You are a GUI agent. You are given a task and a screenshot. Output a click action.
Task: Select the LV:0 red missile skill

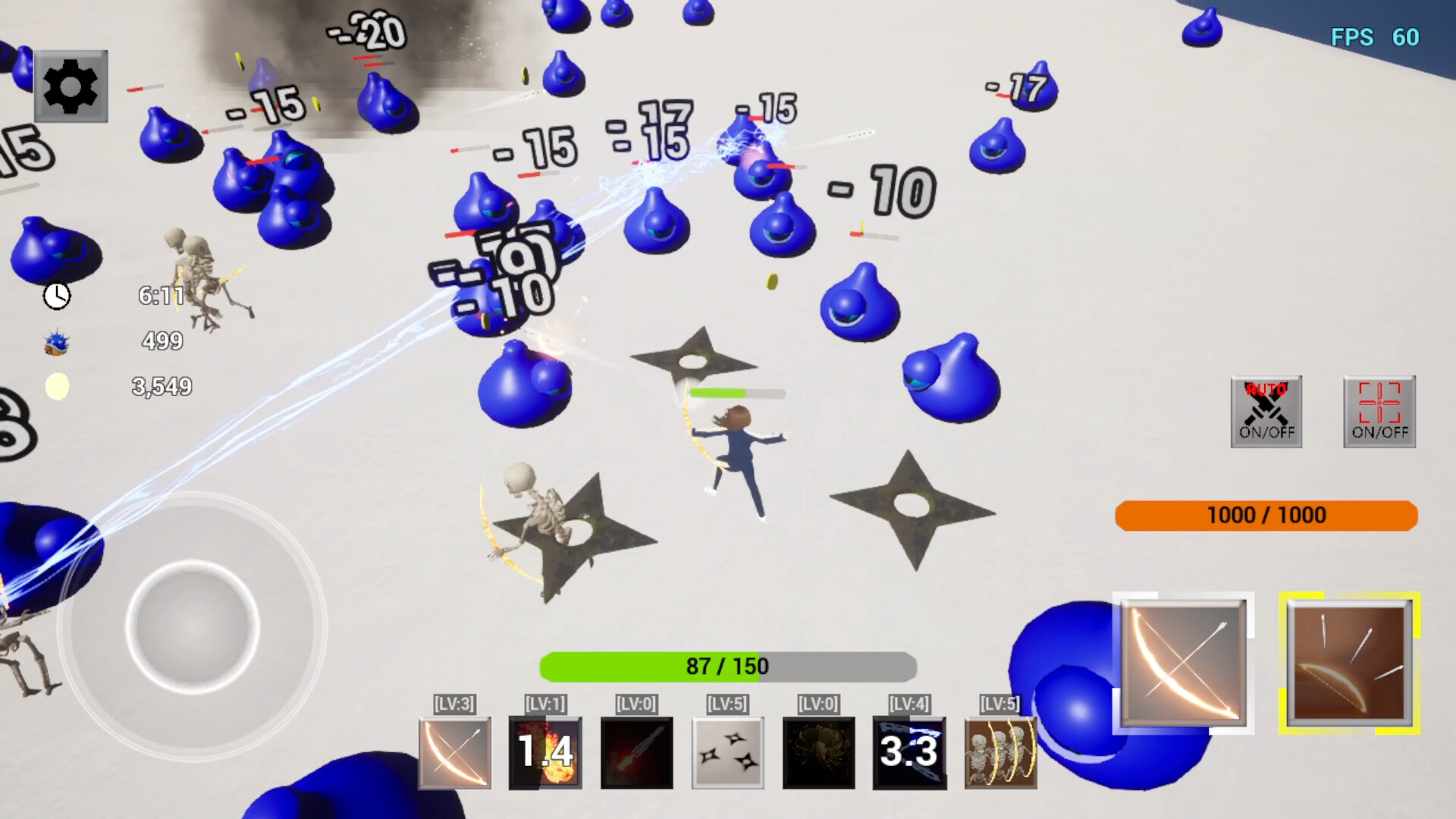pos(635,752)
